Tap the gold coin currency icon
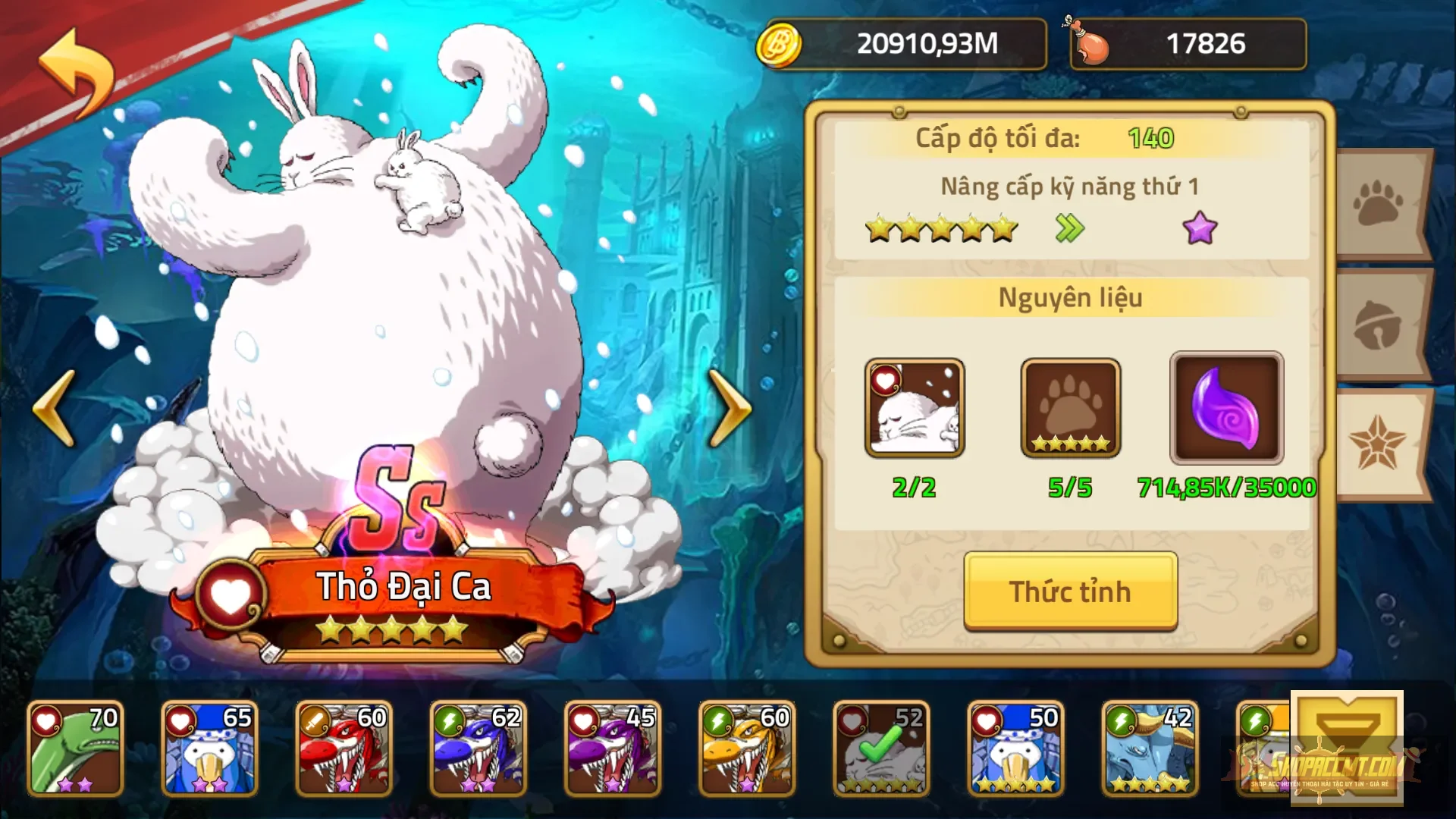The width and height of the screenshot is (1456, 819). (779, 43)
